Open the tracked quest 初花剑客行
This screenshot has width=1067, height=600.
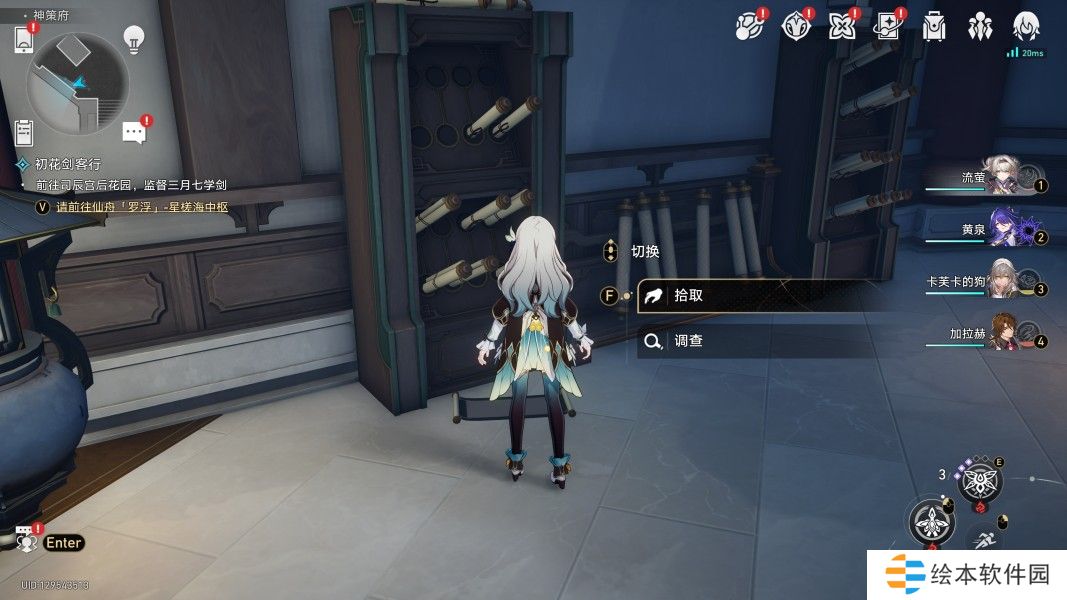tap(68, 164)
